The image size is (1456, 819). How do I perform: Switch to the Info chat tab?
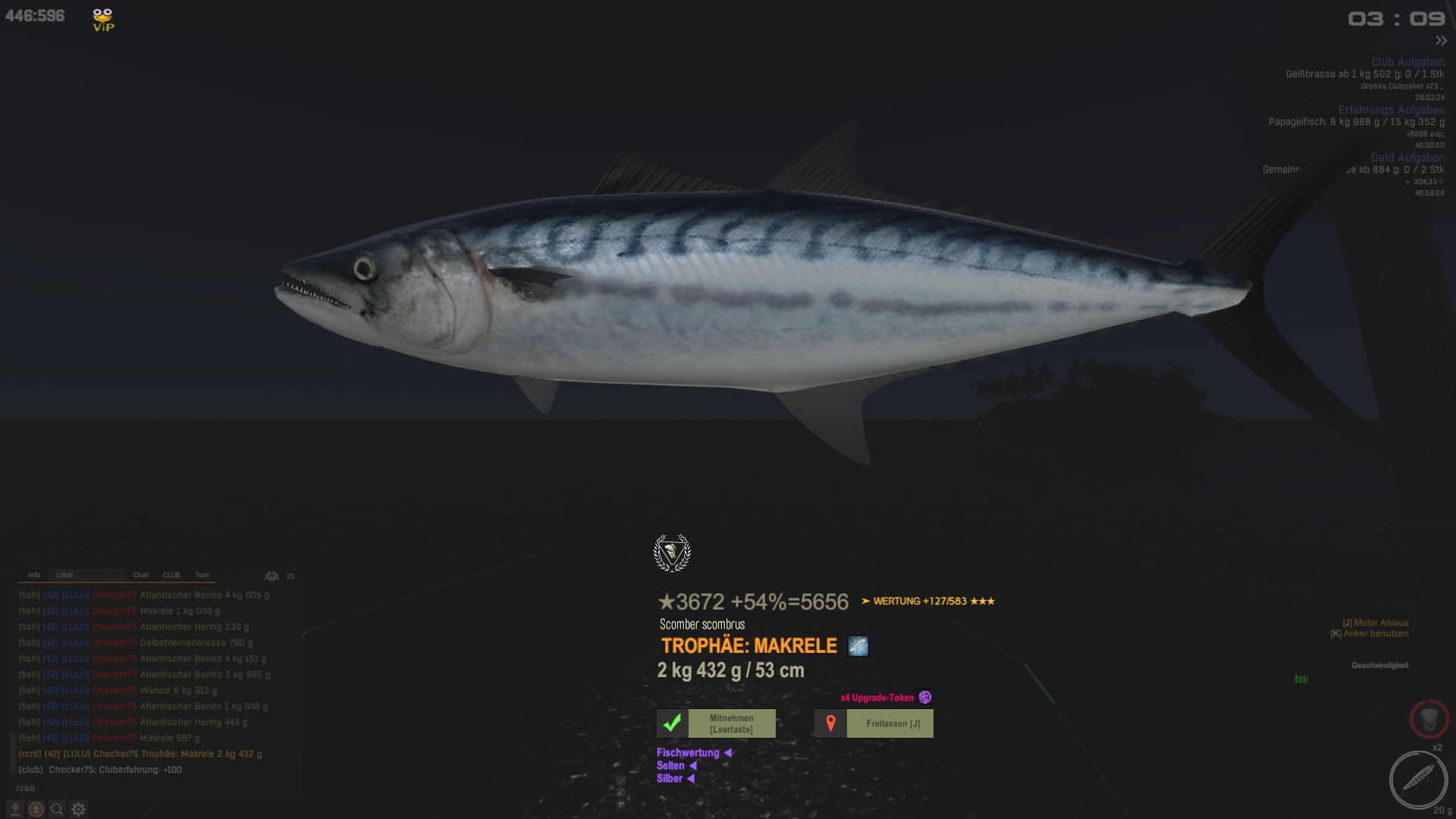click(34, 575)
